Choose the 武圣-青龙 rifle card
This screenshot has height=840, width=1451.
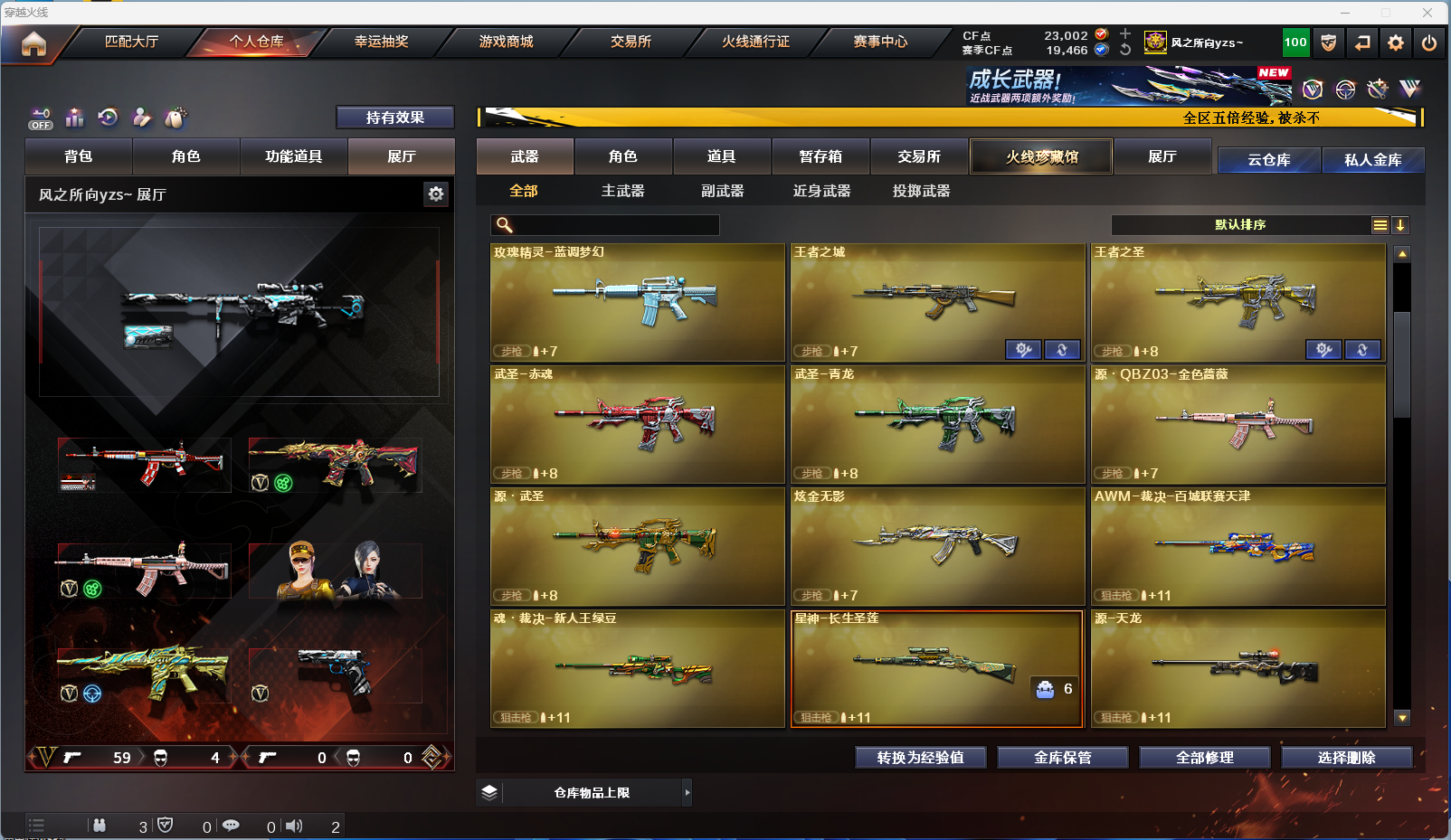tap(937, 424)
